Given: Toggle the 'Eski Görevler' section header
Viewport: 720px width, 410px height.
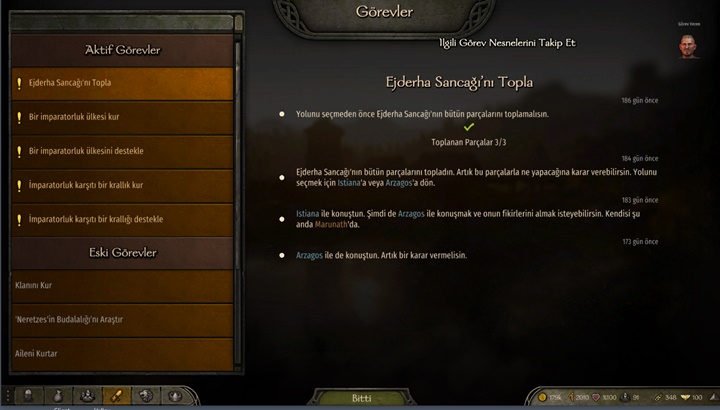Looking at the screenshot, I should (x=123, y=252).
